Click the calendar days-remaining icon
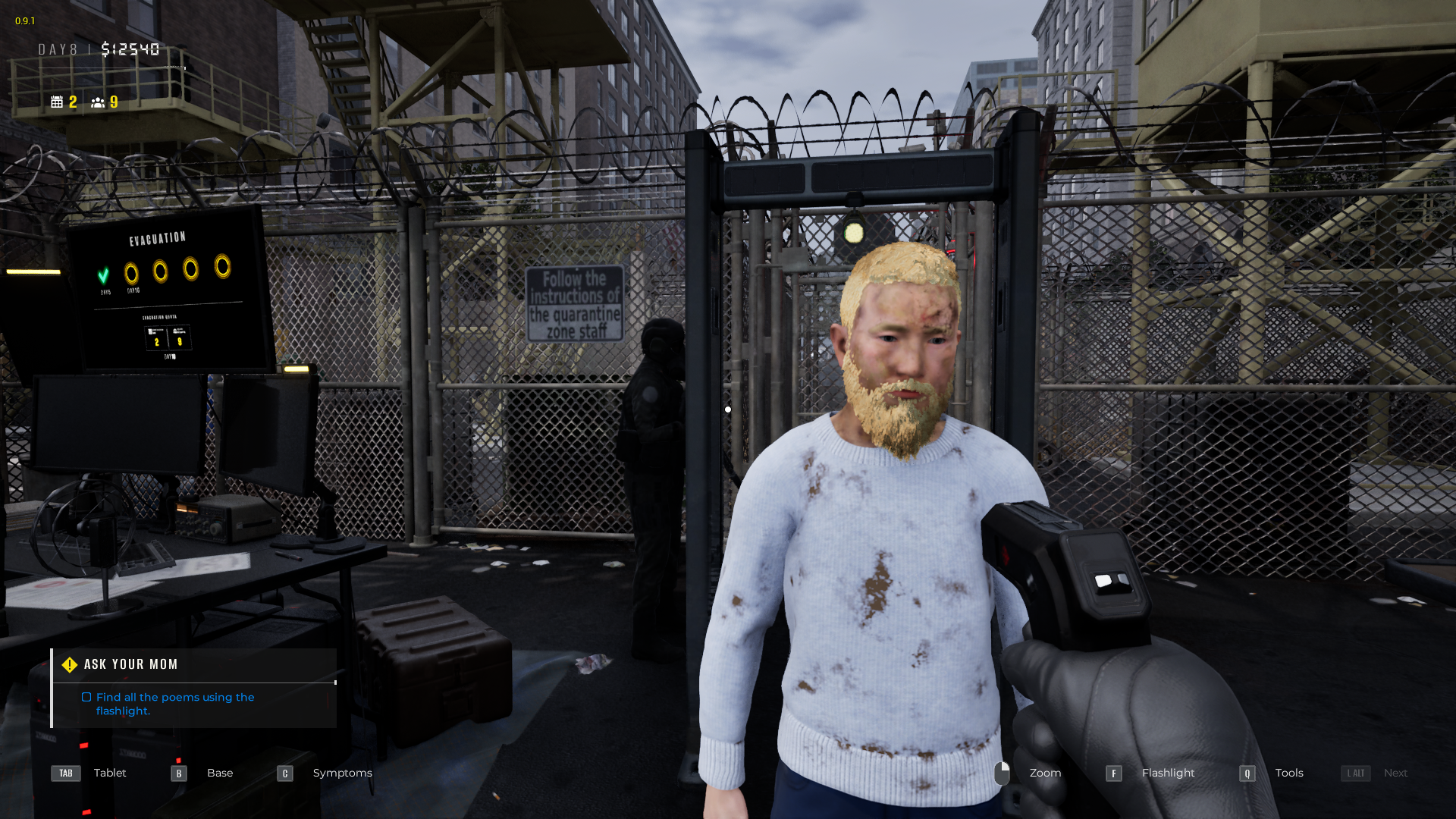The image size is (1456, 819). click(x=58, y=102)
